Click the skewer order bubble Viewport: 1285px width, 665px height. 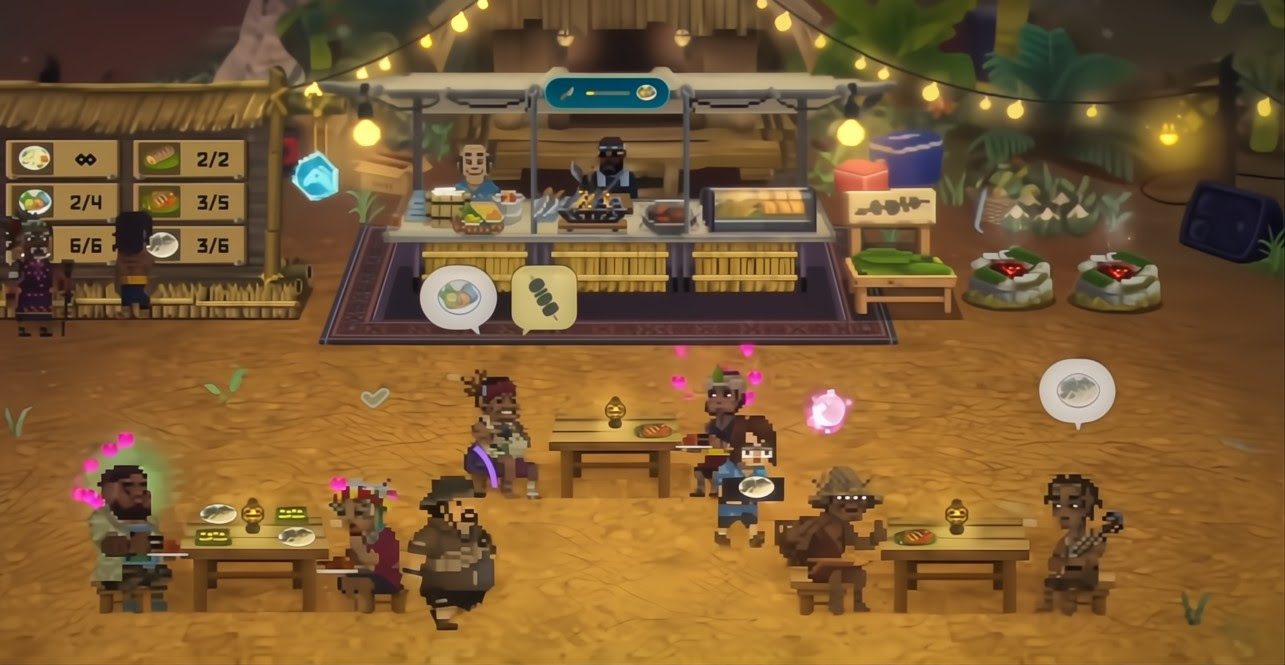543,296
